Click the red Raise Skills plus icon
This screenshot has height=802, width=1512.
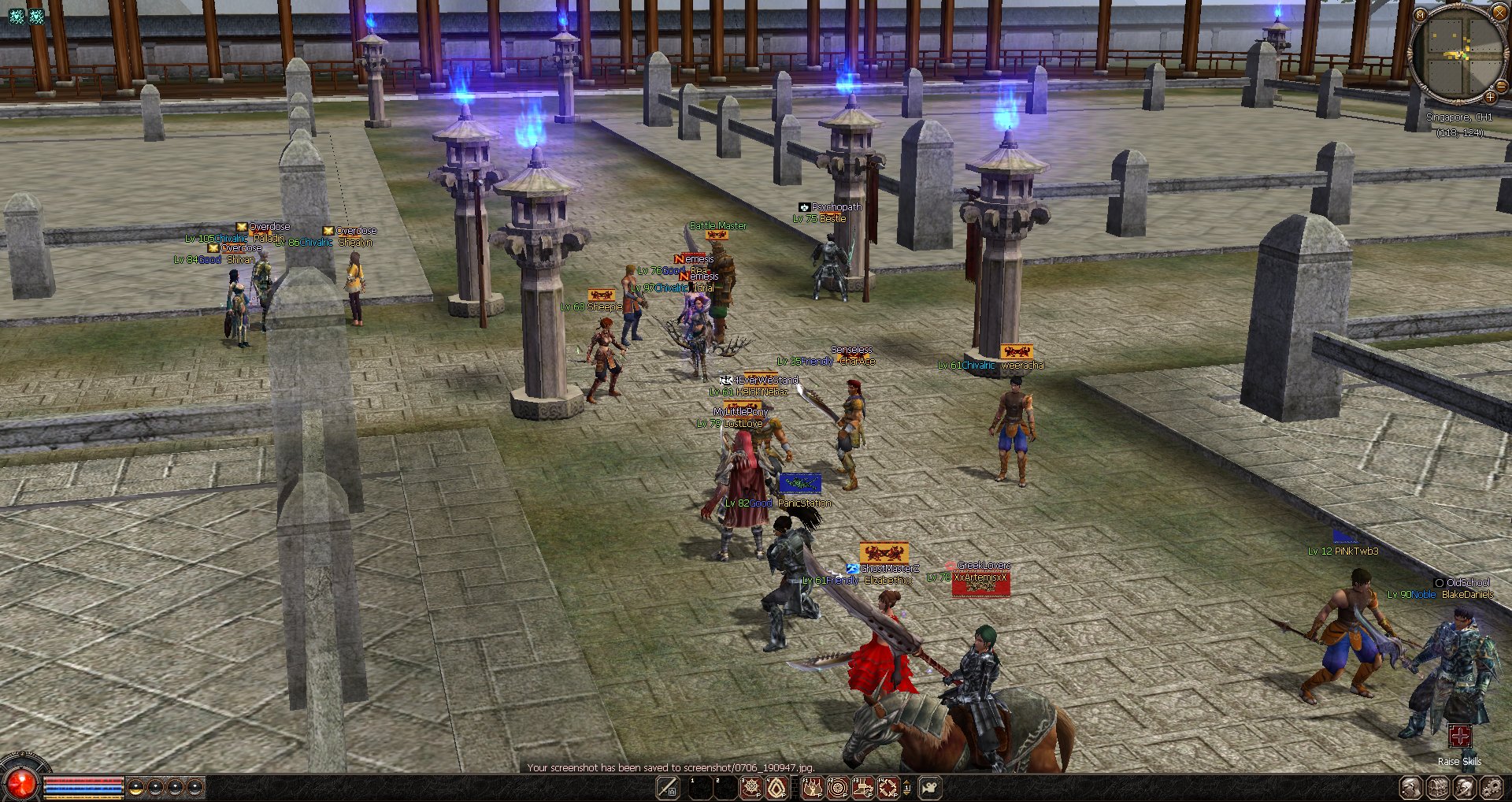(1459, 737)
